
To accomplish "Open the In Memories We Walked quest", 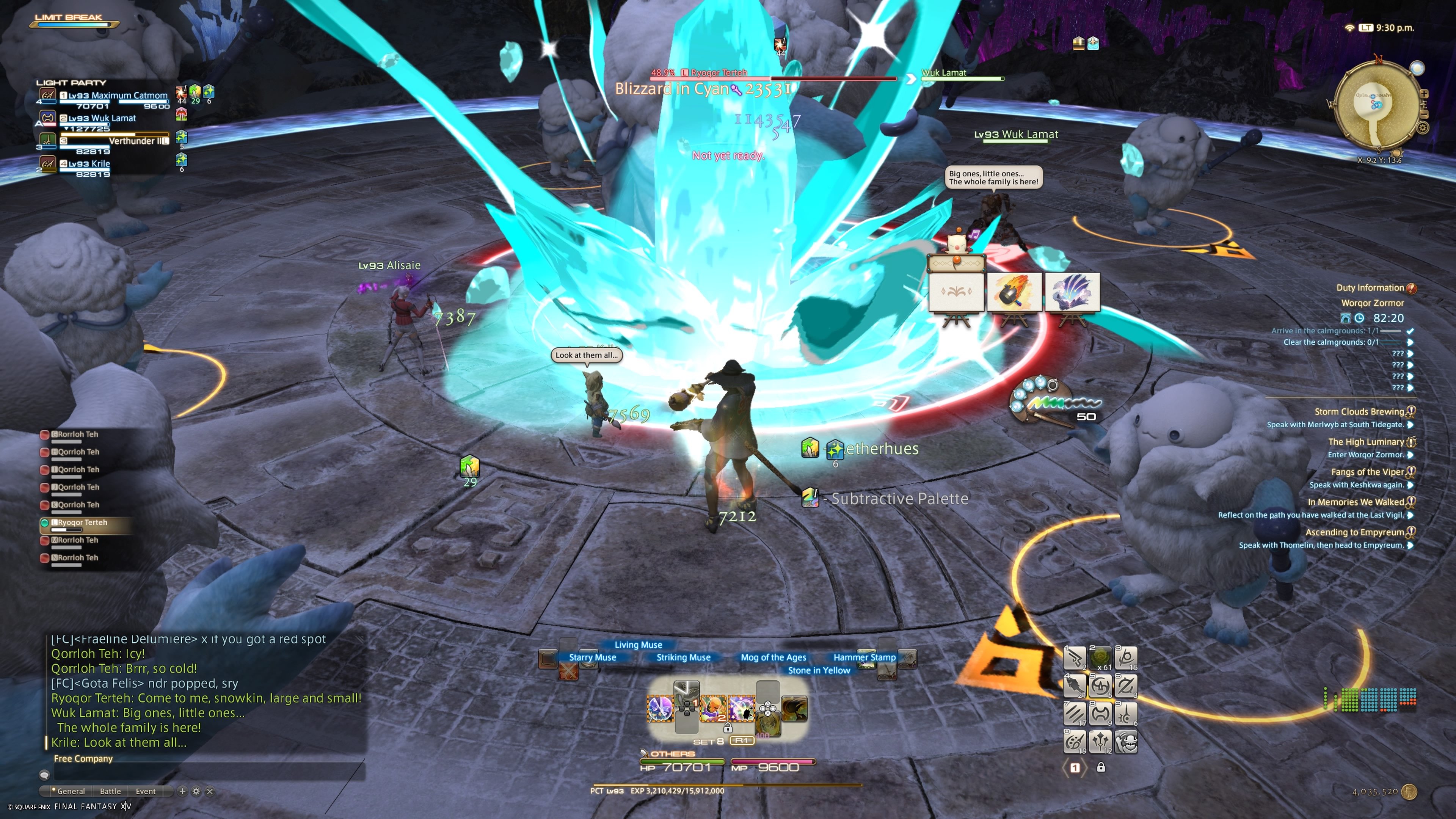I will point(1356,502).
